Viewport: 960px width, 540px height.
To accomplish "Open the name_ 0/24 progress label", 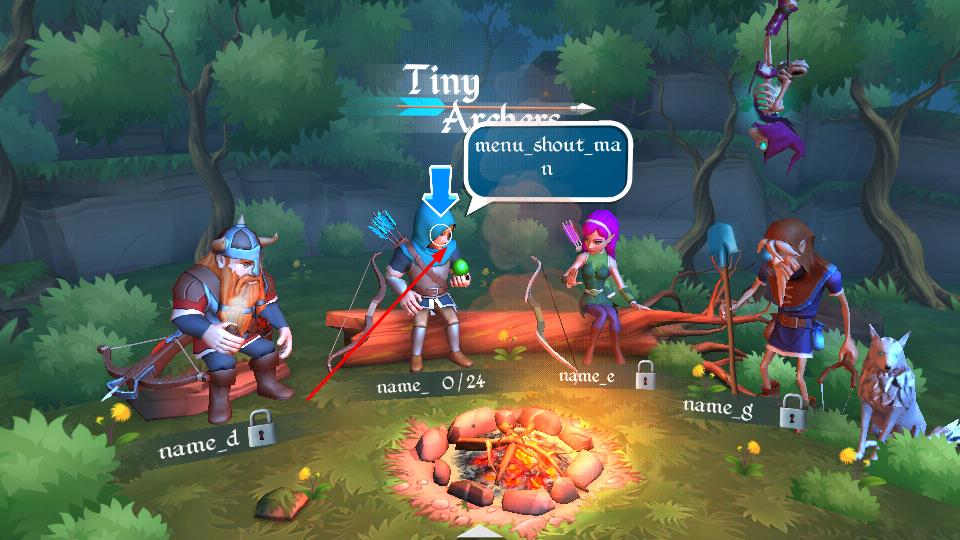I will click(x=431, y=385).
